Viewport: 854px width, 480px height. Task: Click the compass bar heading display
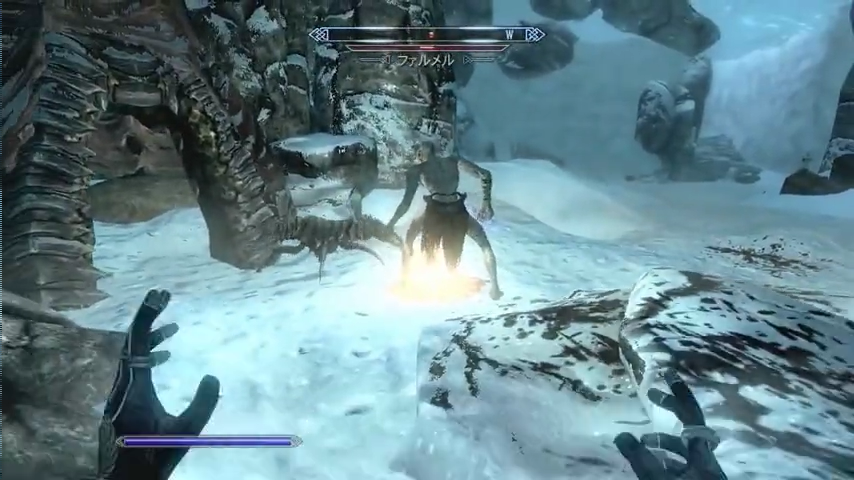click(x=427, y=35)
